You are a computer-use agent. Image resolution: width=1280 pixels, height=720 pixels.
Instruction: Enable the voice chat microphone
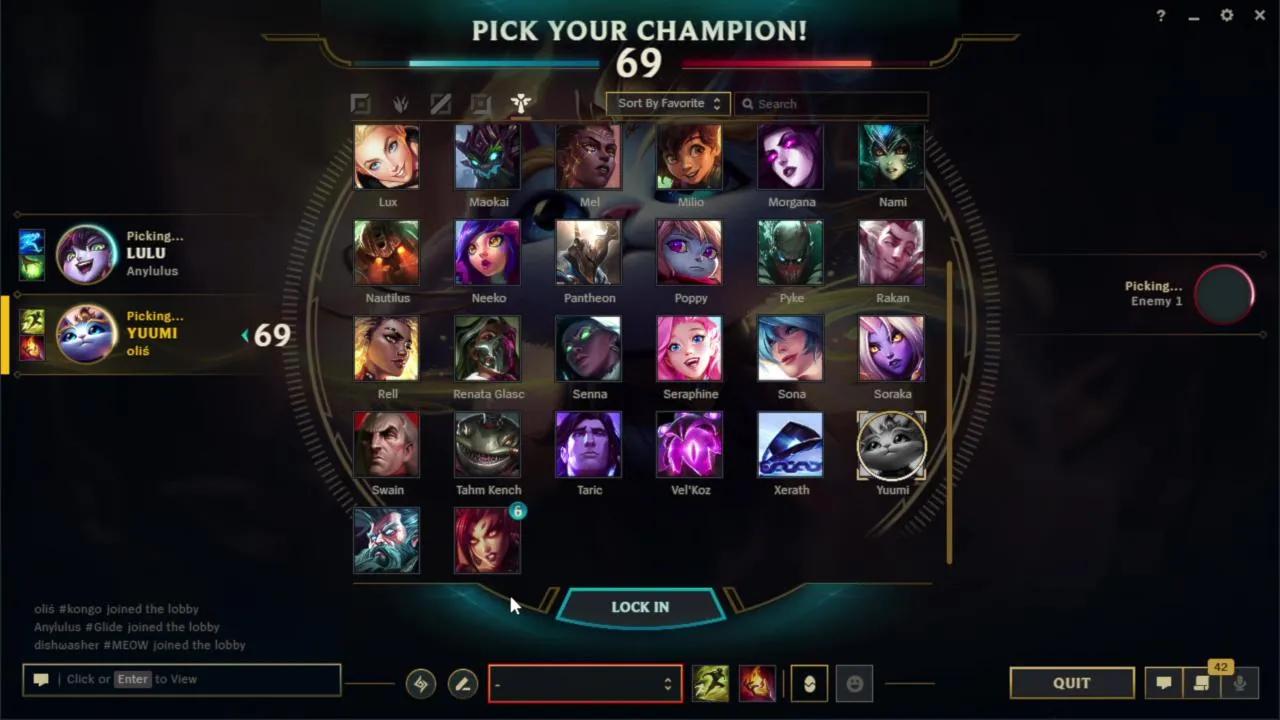click(x=1240, y=683)
